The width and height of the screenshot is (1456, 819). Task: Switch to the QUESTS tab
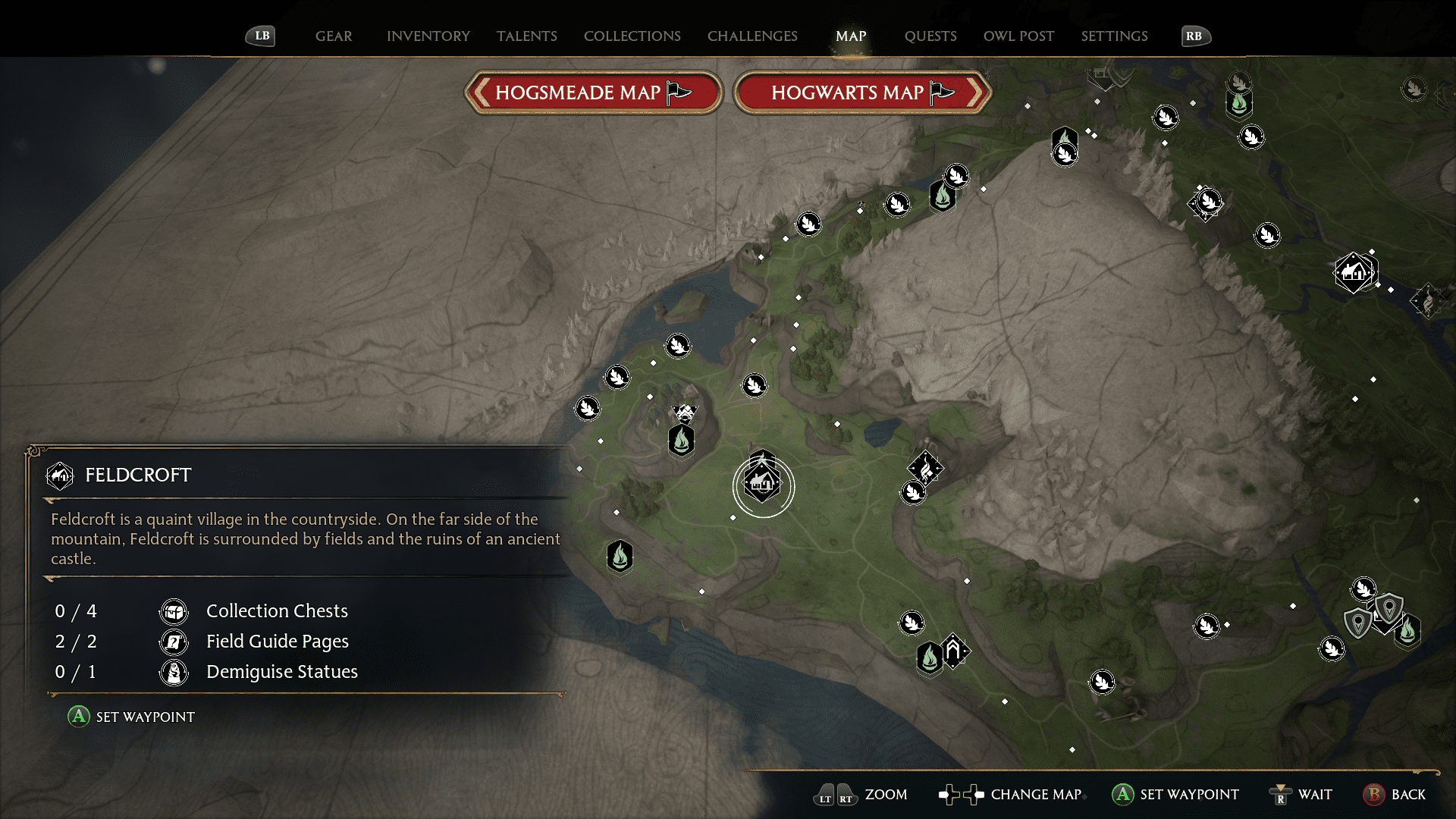coord(930,36)
